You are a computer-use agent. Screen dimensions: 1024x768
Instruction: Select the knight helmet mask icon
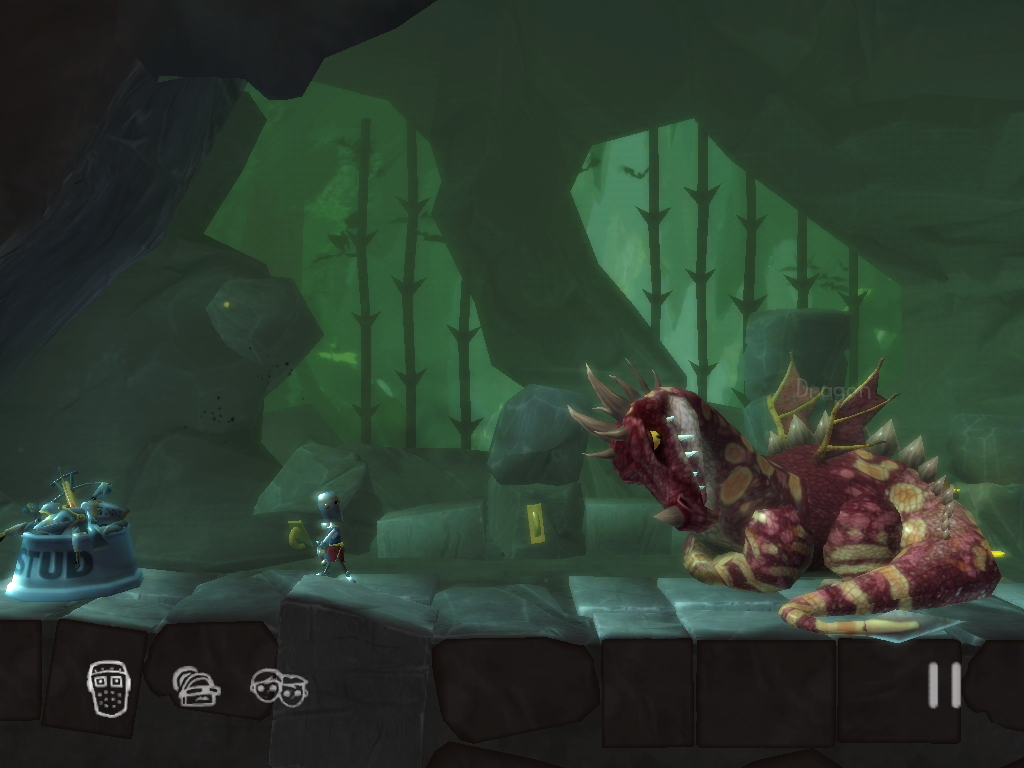point(109,687)
